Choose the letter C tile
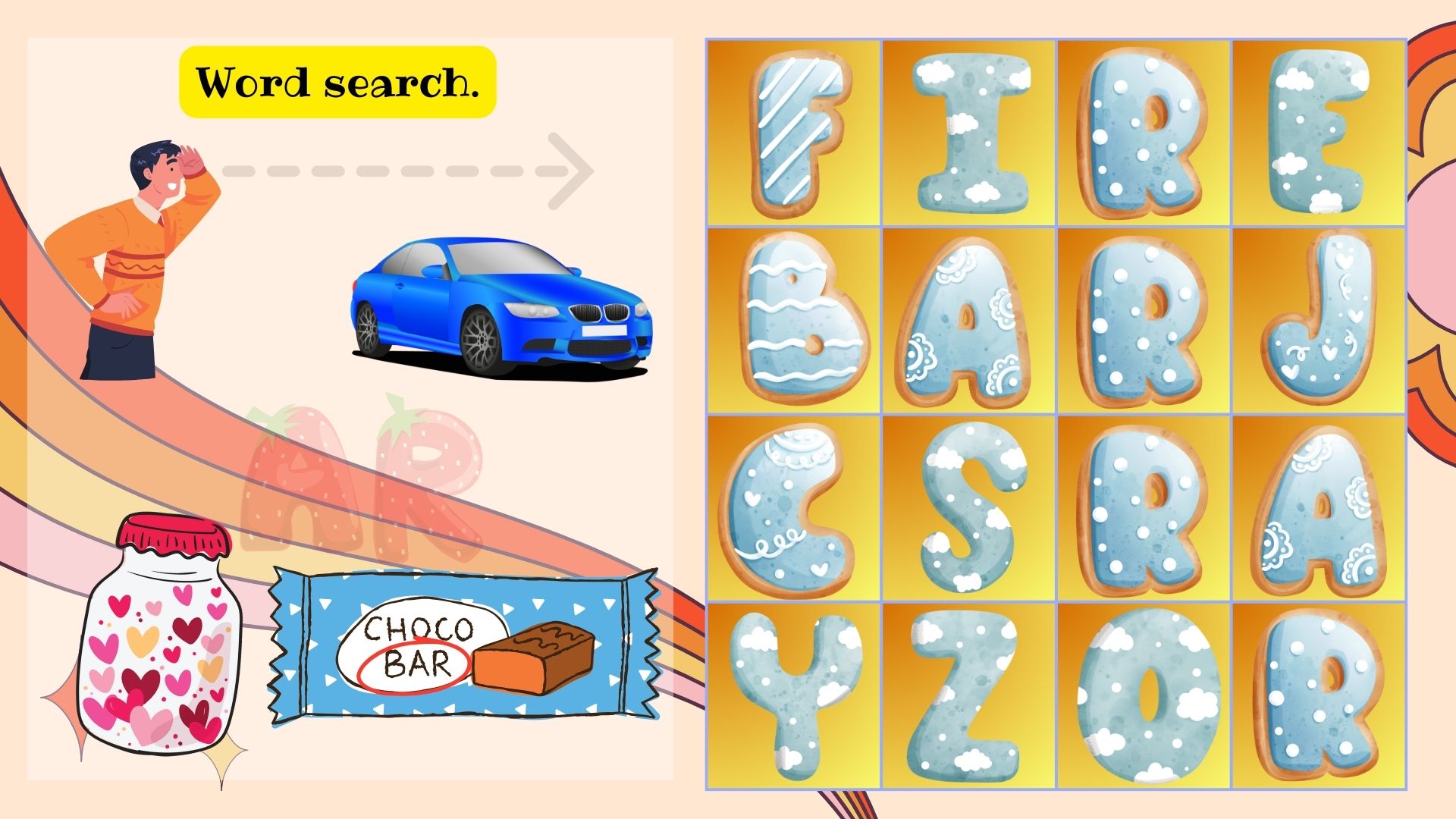This screenshot has height=819, width=1456. [x=794, y=508]
